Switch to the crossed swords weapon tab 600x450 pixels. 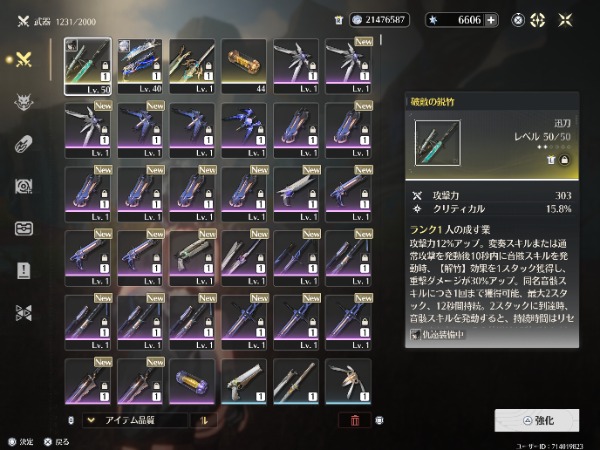click(24, 58)
